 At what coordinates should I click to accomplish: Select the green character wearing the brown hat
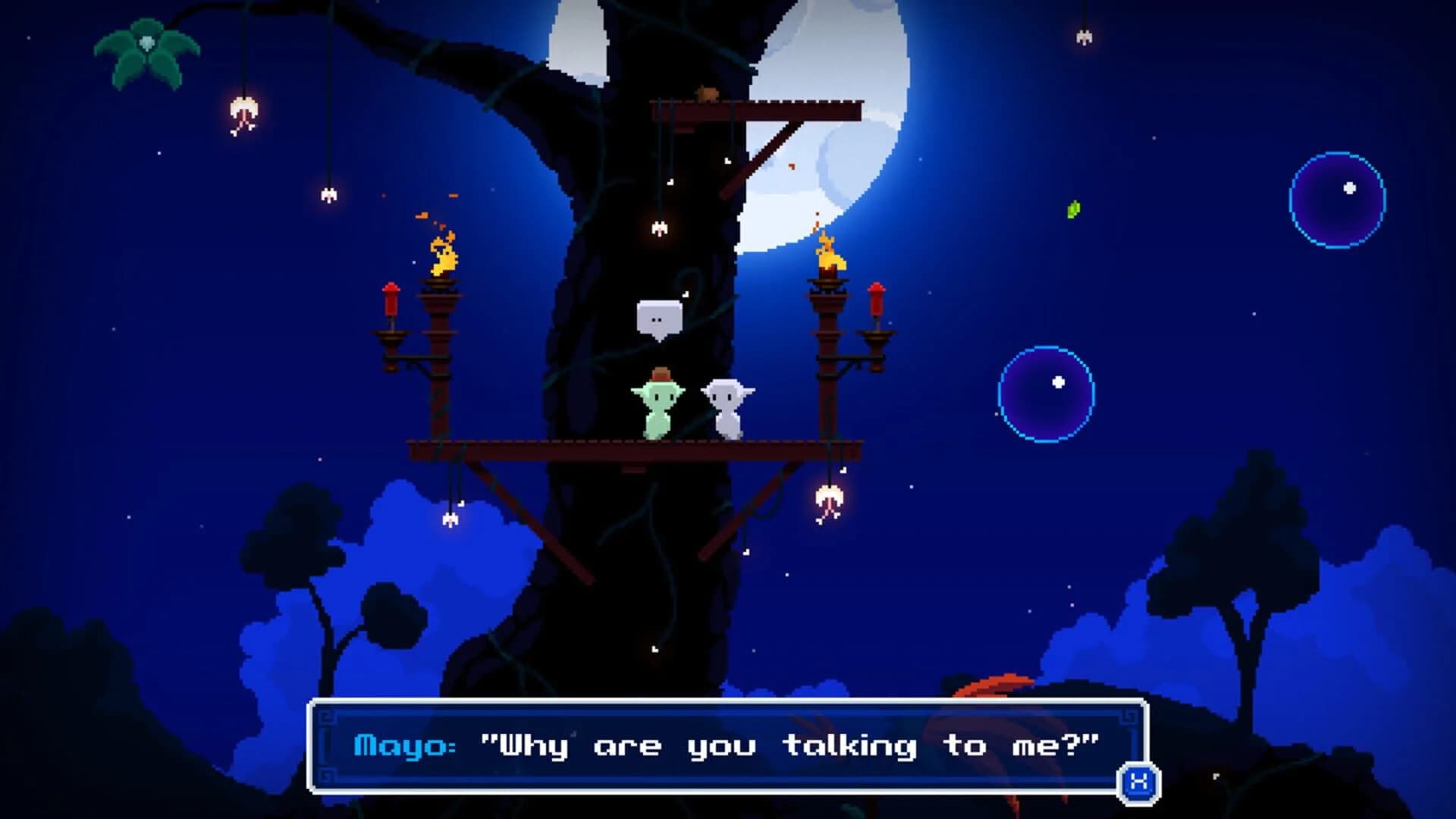coord(659,406)
